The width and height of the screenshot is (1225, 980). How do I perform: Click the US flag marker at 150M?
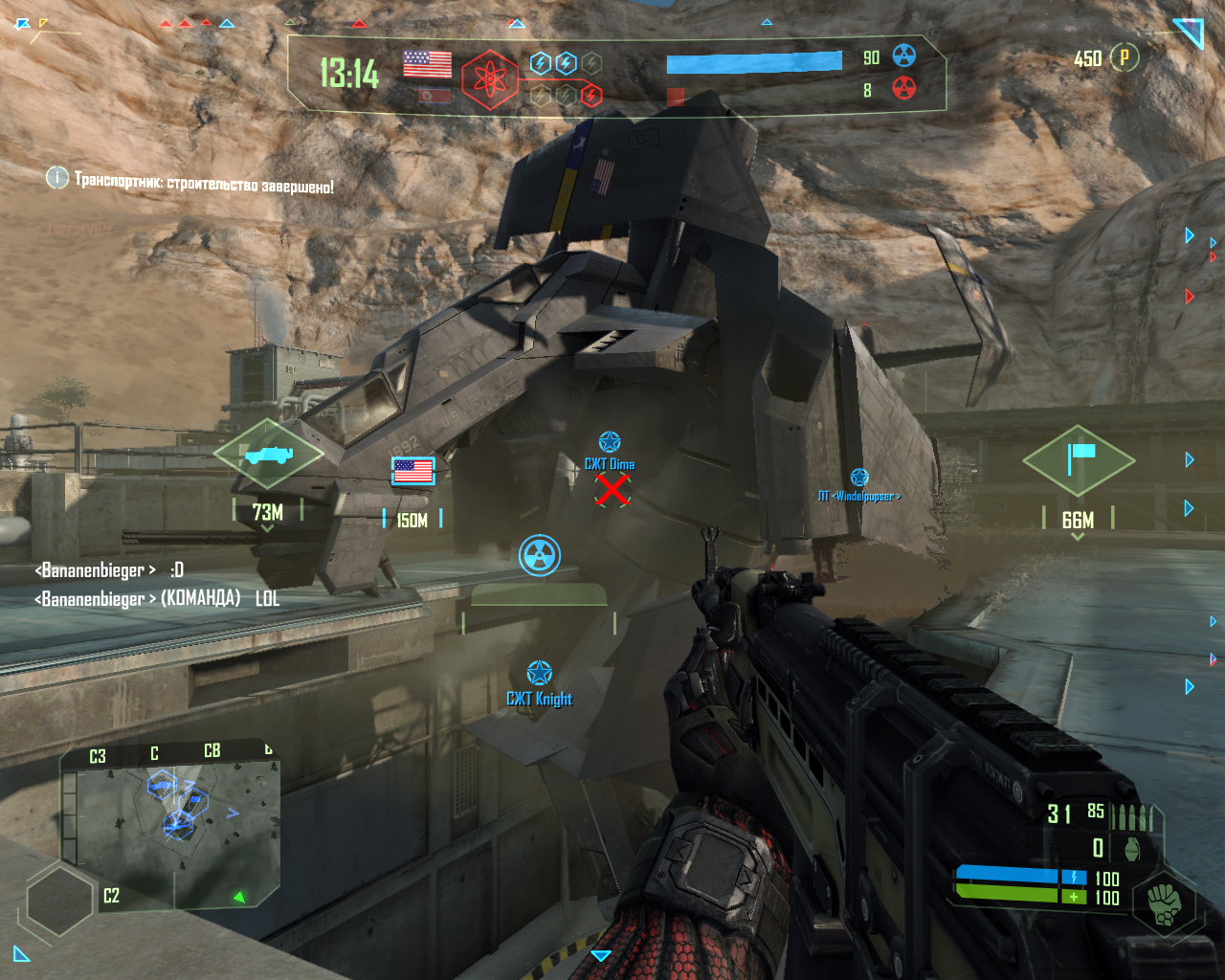(413, 471)
